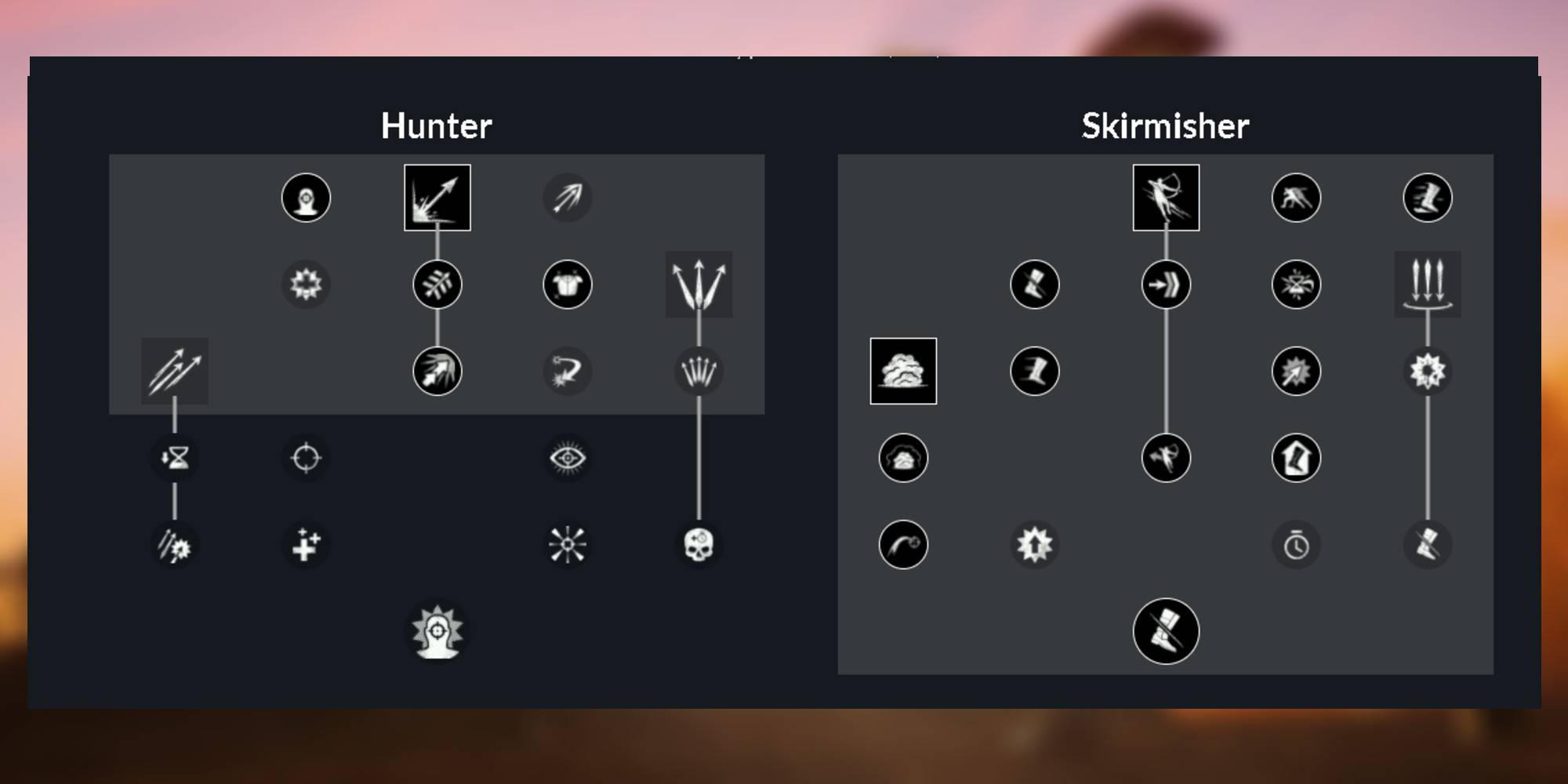Select the trident arrow skill in Hunter tree
Image resolution: width=1568 pixels, height=784 pixels.
click(x=698, y=285)
